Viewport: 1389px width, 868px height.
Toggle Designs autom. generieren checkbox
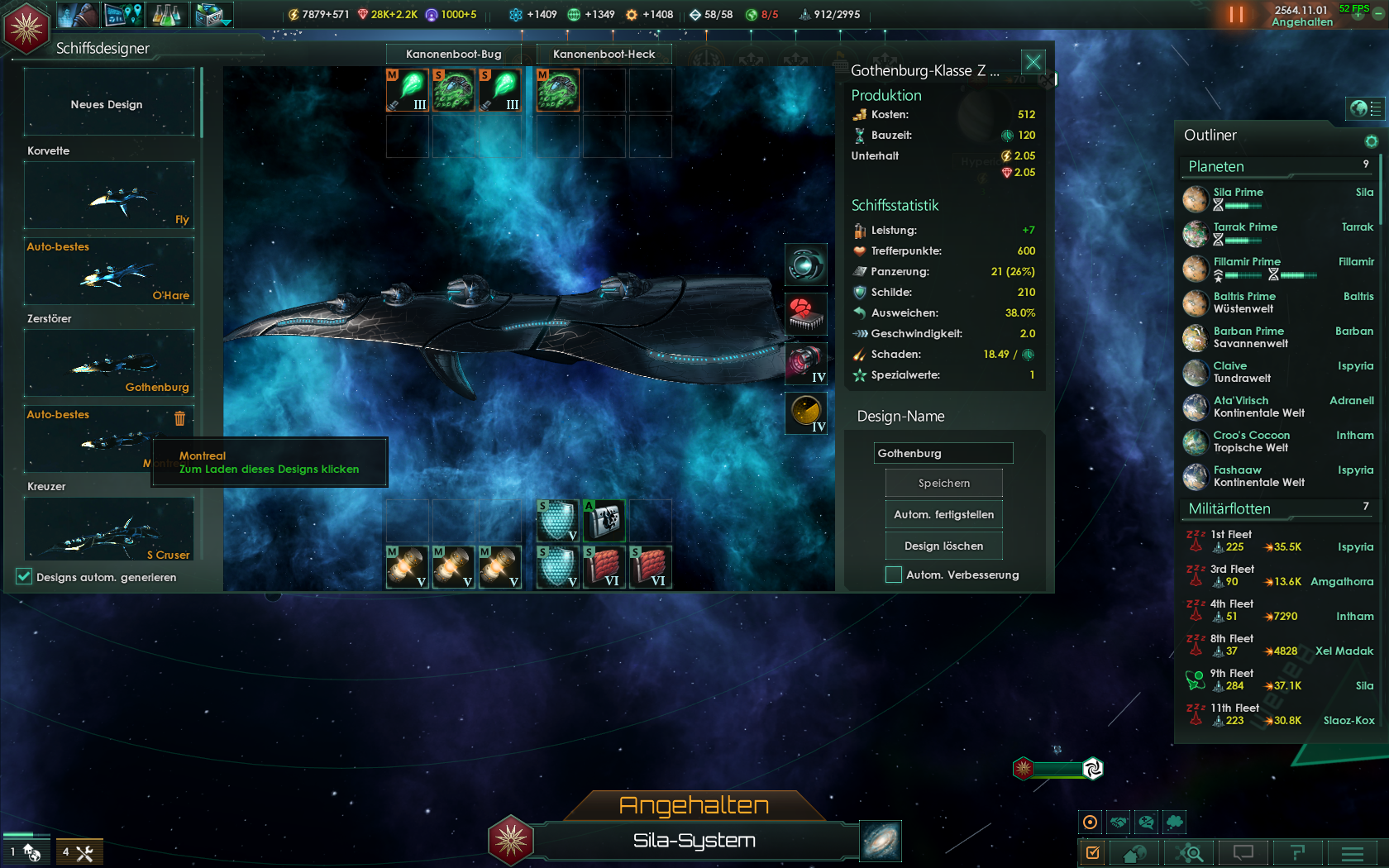(x=24, y=577)
